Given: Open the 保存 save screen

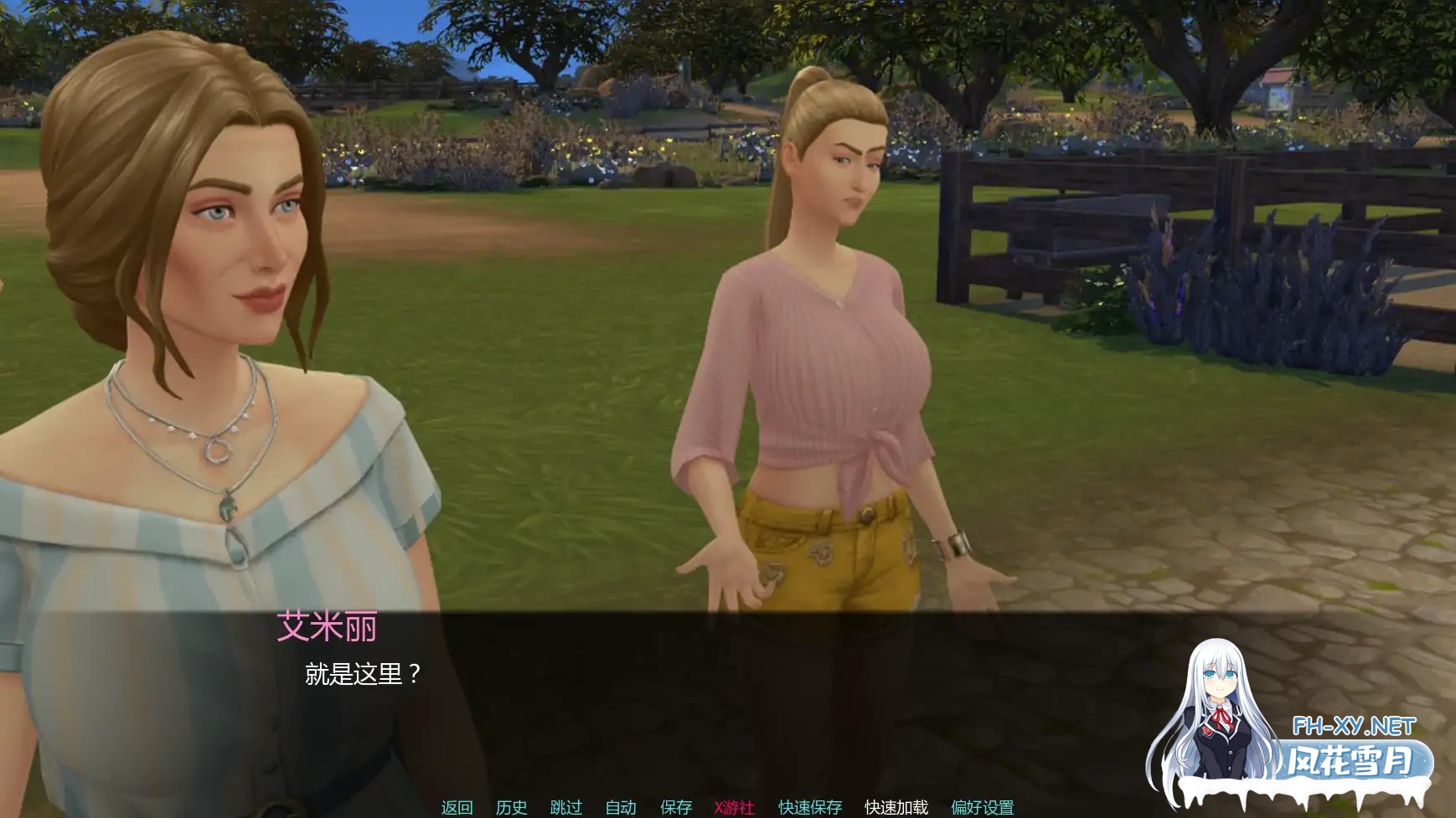Looking at the screenshot, I should coord(677,807).
